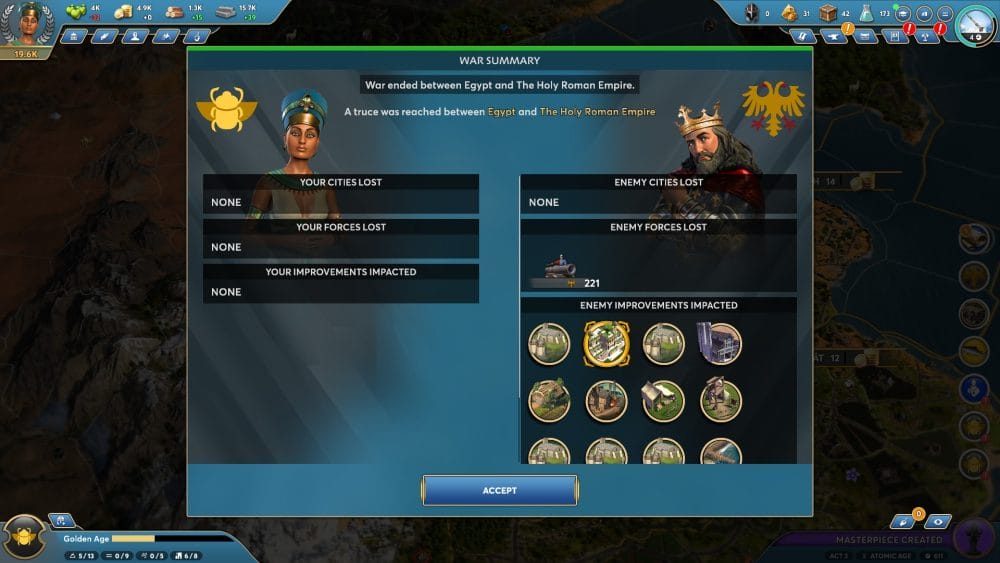Select the gray skyscraper improvement icon
Viewport: 1000px width, 563px height.
click(720, 343)
